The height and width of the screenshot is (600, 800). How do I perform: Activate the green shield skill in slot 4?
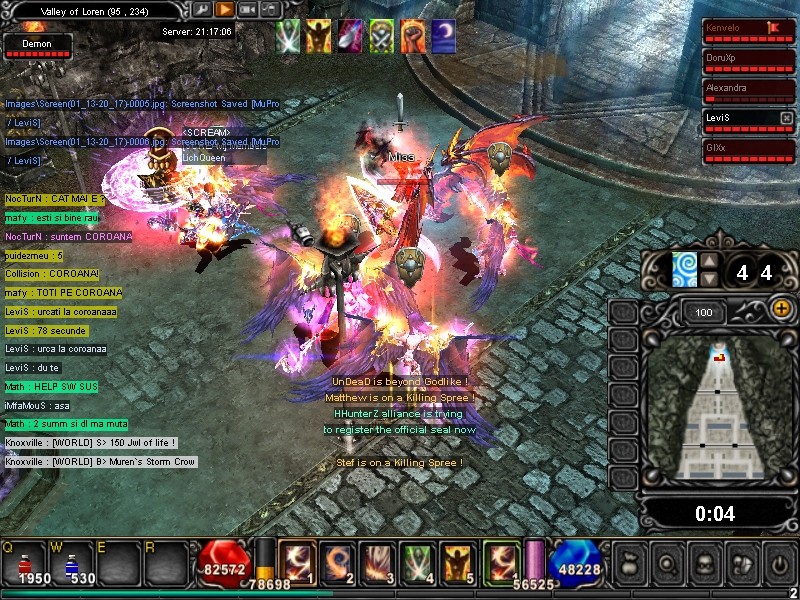418,562
